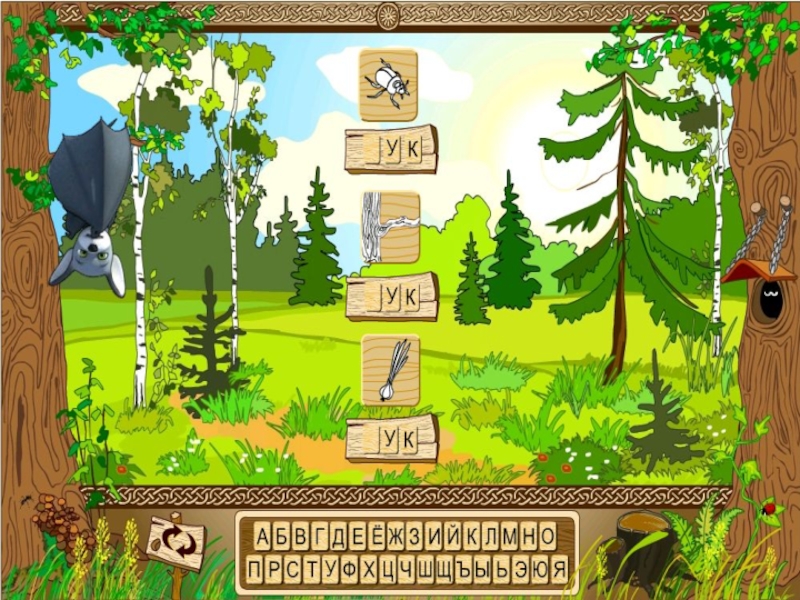Choose the letter С tile
Image resolution: width=800 pixels, height=600 pixels.
click(293, 570)
